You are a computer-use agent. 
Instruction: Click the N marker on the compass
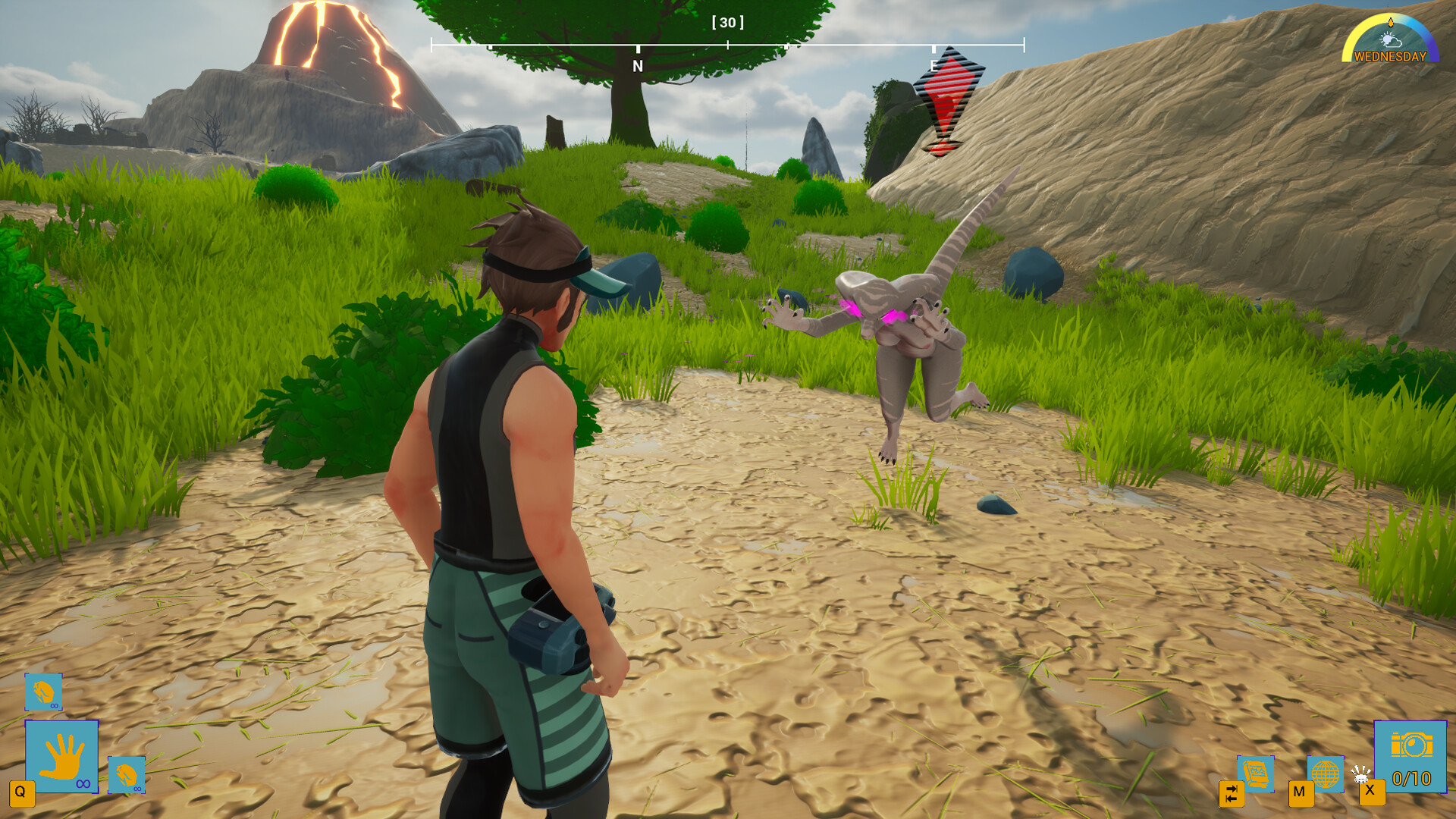click(637, 66)
